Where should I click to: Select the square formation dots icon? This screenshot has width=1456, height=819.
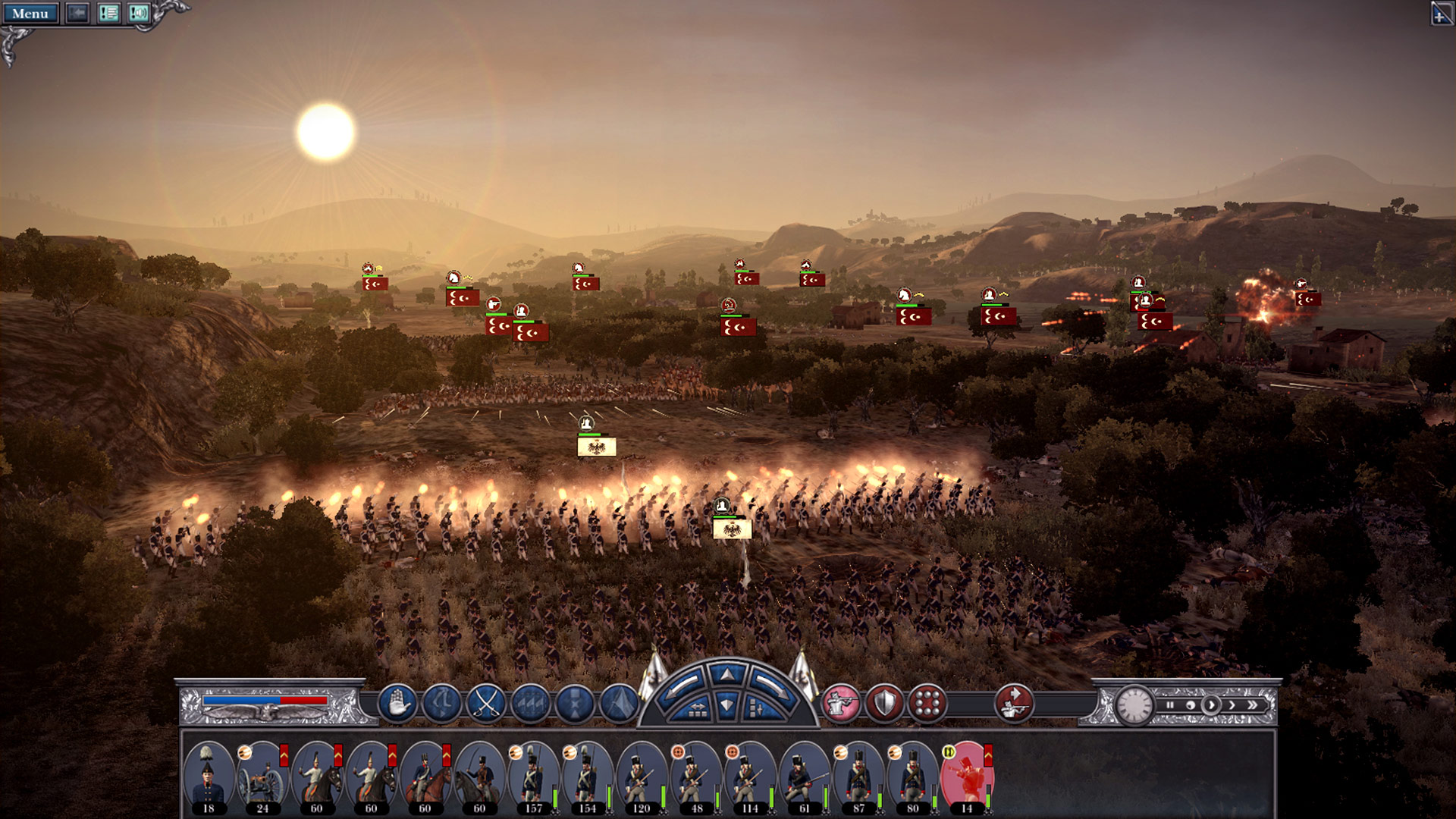(x=927, y=703)
